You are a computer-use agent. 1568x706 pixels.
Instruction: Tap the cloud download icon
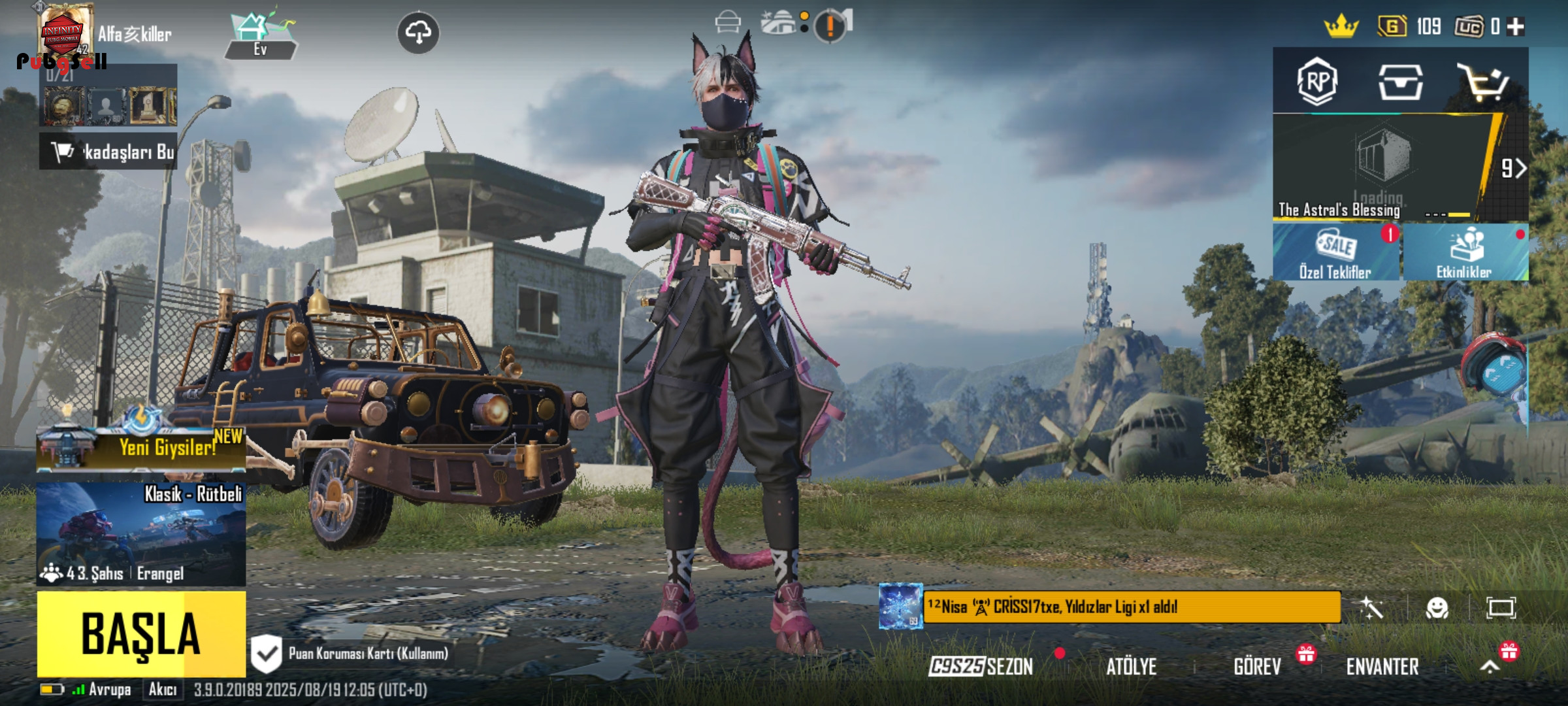[x=418, y=32]
